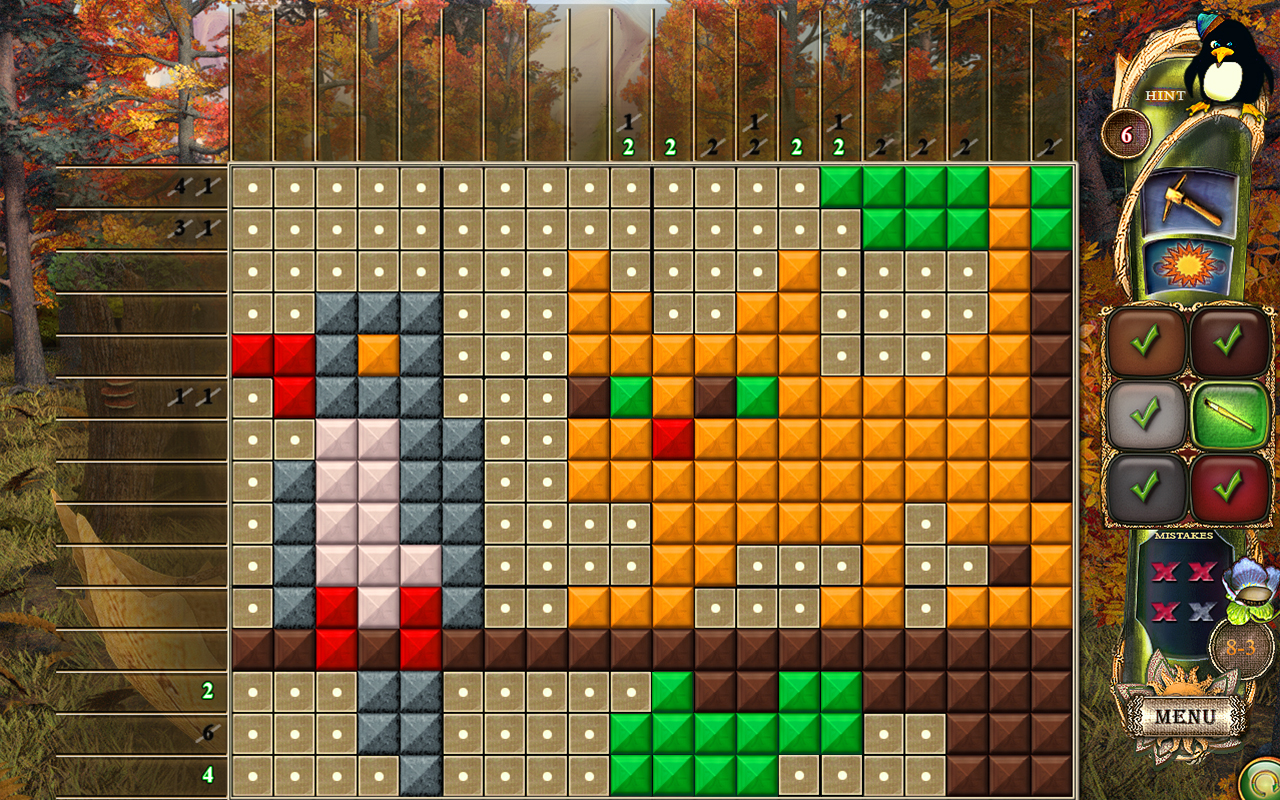Activate the sunburst power-up
The height and width of the screenshot is (800, 1280).
tap(1188, 265)
